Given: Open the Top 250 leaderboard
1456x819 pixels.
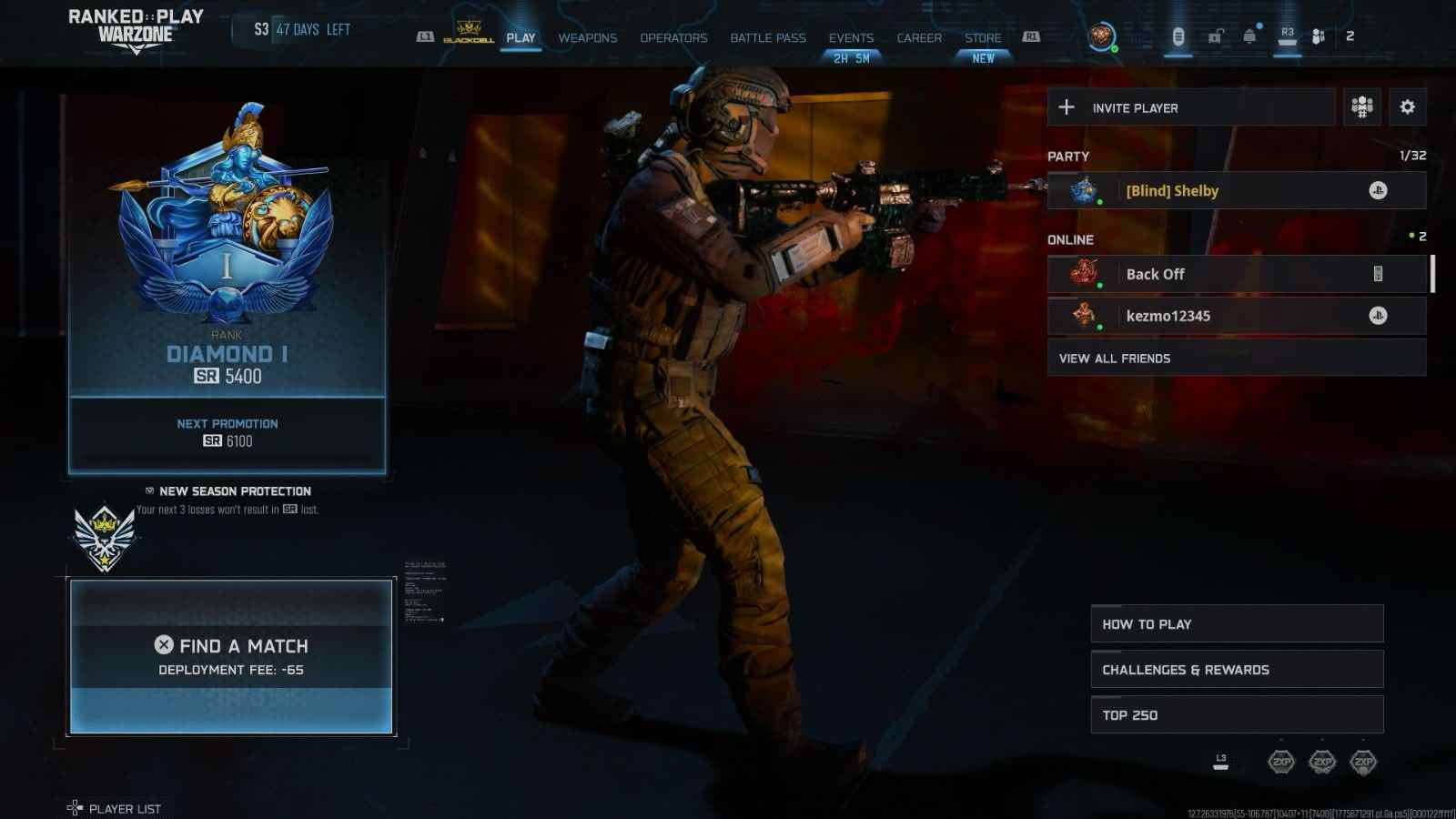Looking at the screenshot, I should tap(1237, 714).
